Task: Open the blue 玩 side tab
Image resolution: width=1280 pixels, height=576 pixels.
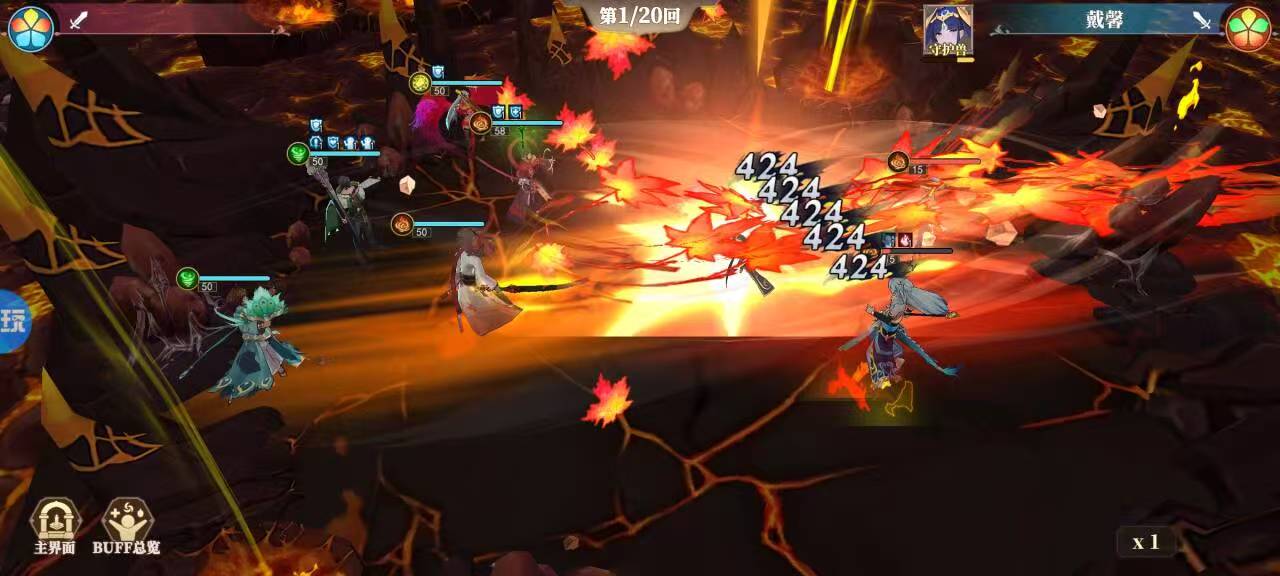Action: pyautogui.click(x=14, y=322)
